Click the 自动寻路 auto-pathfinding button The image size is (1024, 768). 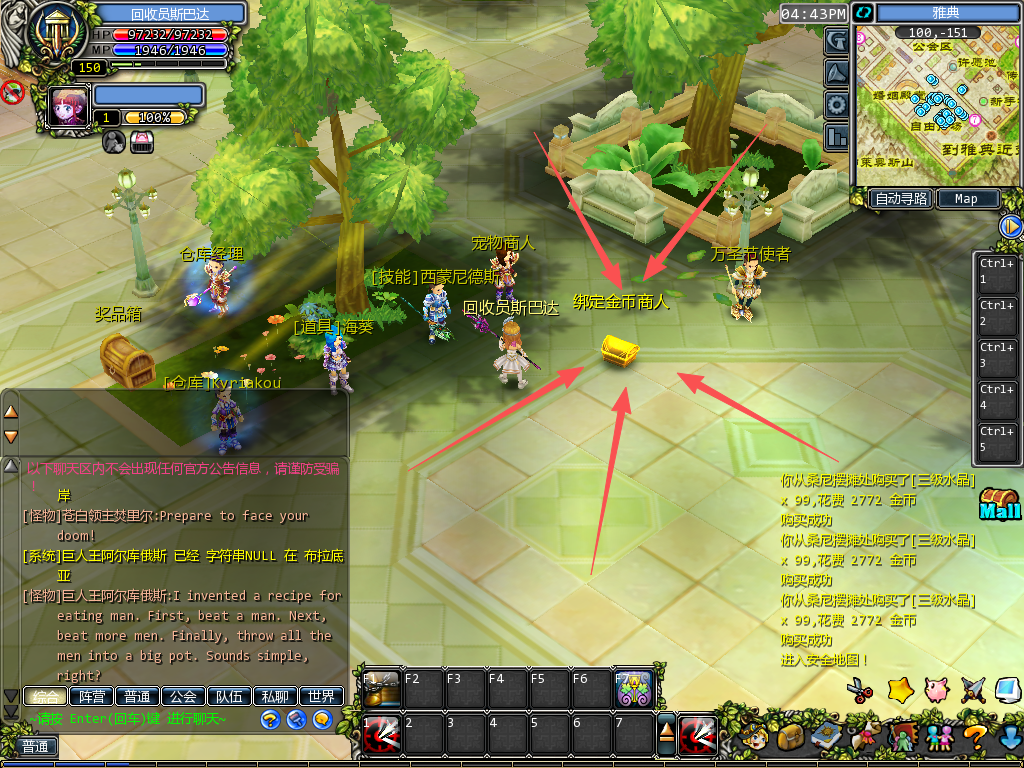click(x=900, y=198)
